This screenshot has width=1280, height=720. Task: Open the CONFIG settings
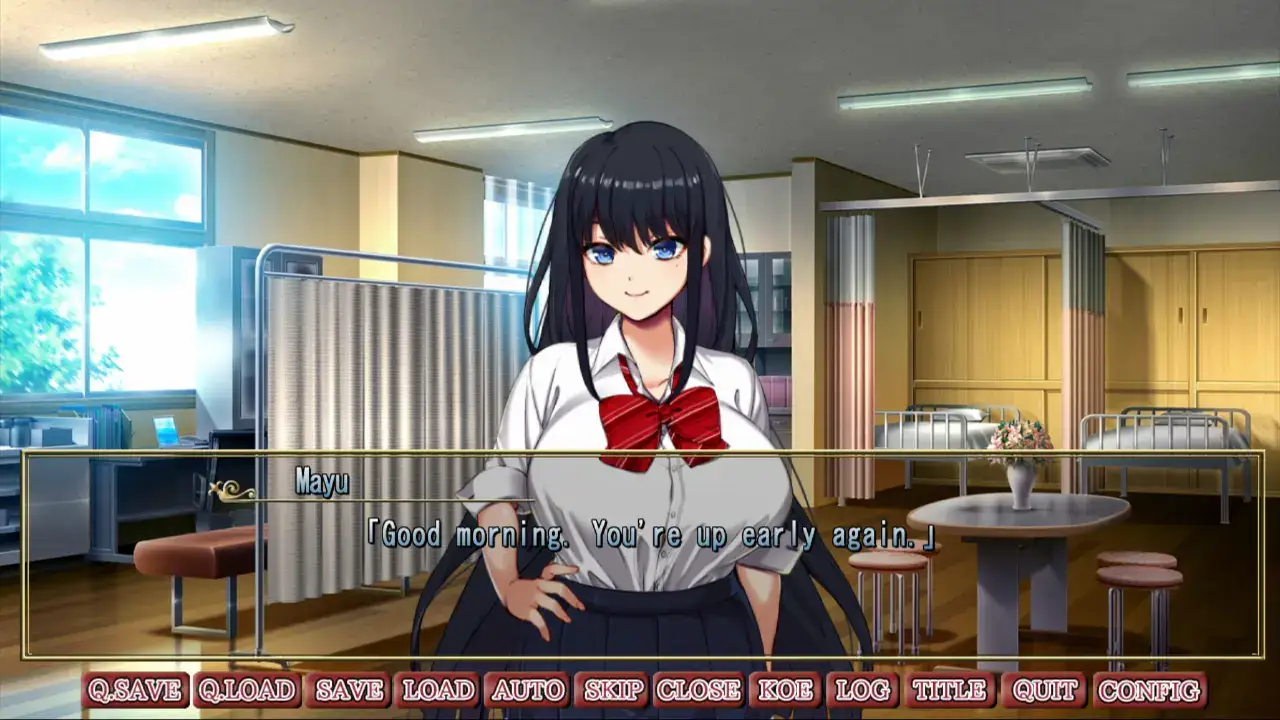click(1149, 690)
